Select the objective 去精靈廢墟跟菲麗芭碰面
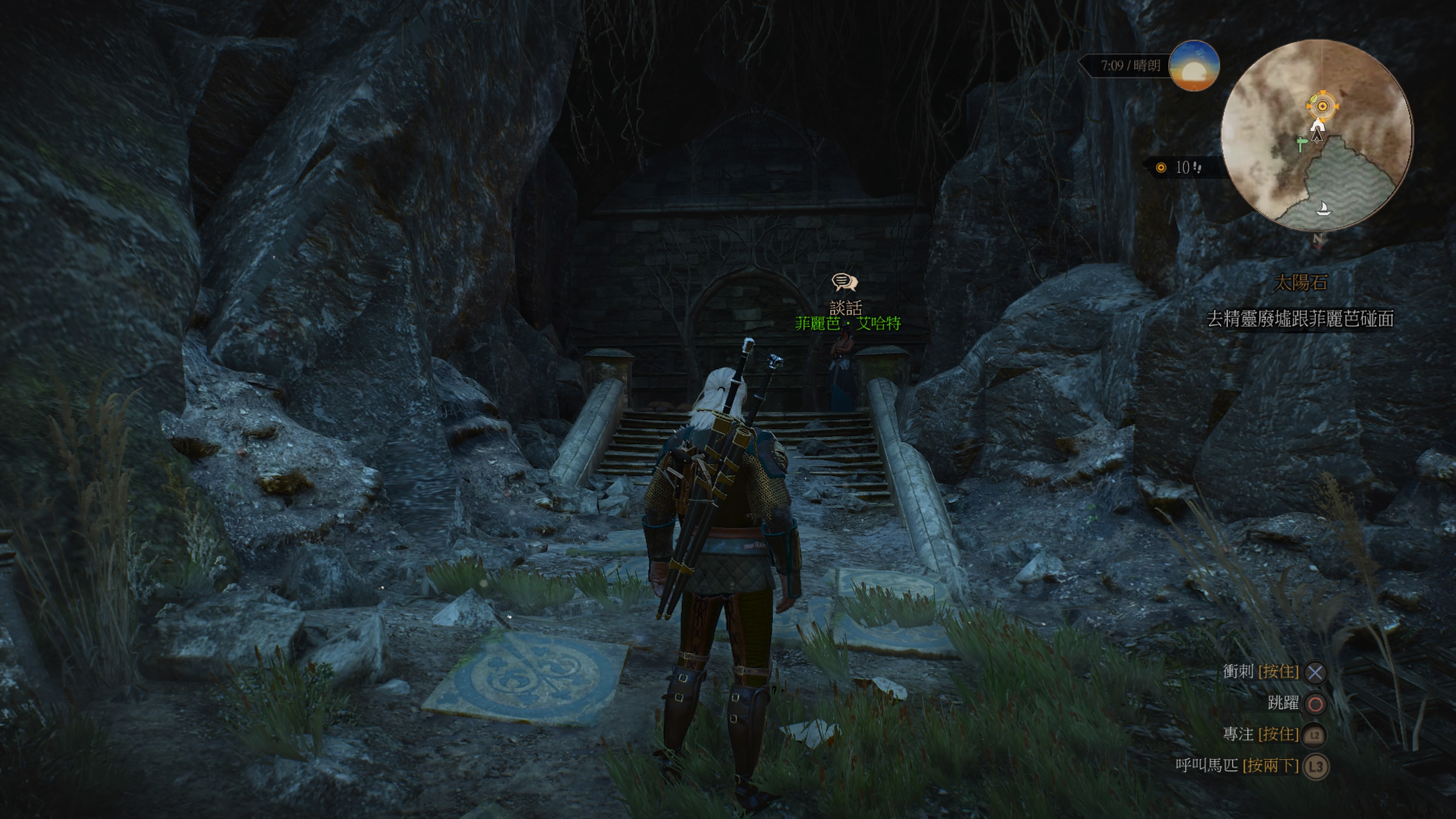Viewport: 1456px width, 819px height. (x=1300, y=319)
